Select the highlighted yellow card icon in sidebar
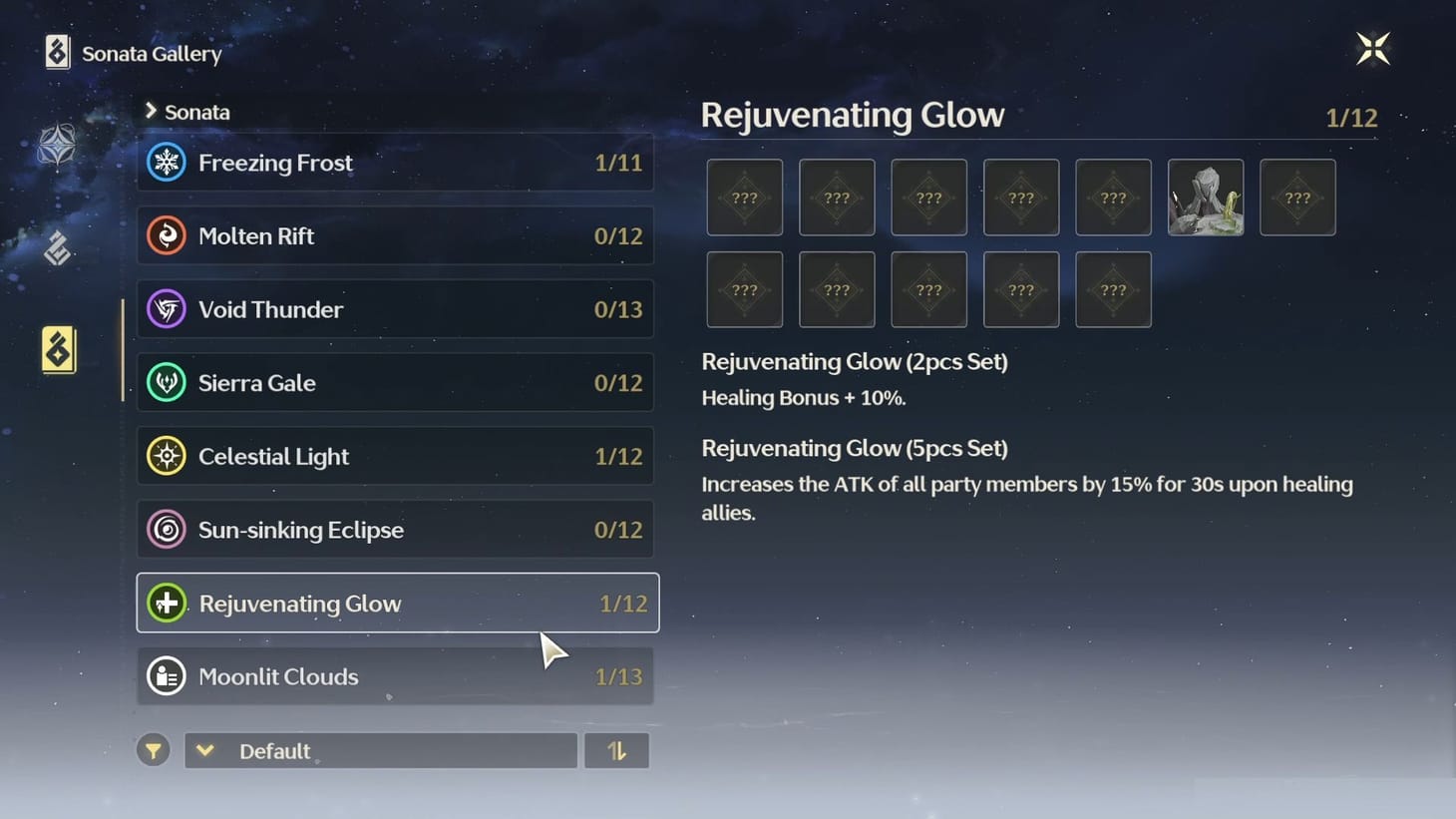Screen dimensions: 1456x819 click(x=57, y=350)
